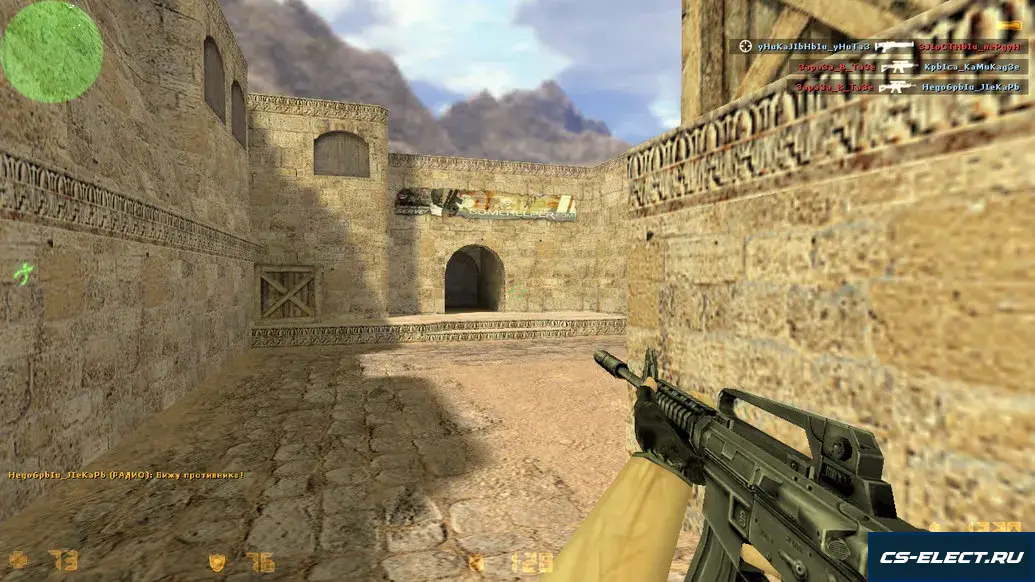Click the green circular radar

point(51,52)
